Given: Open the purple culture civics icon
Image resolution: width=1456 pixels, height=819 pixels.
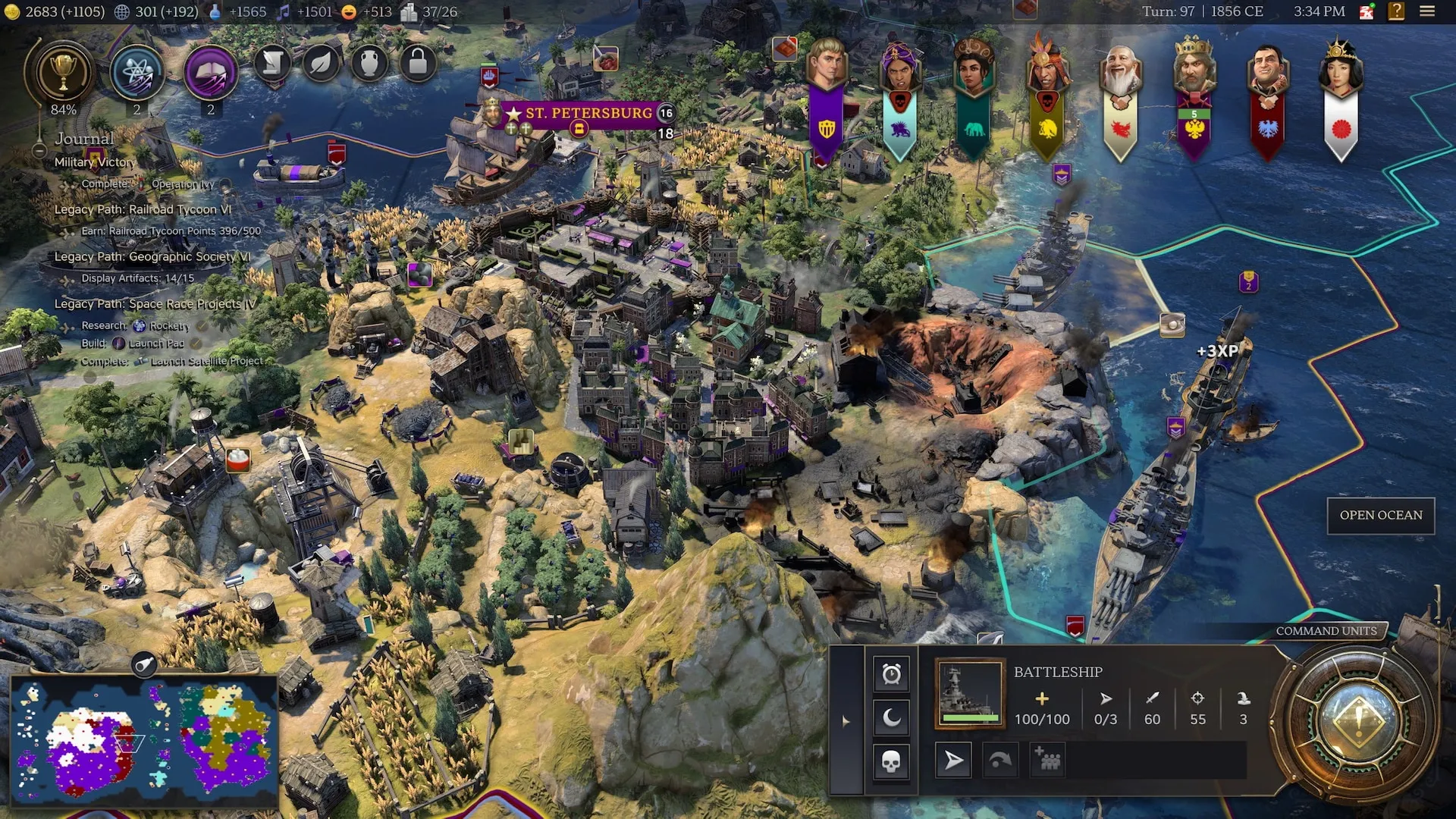Looking at the screenshot, I should pos(210,74).
